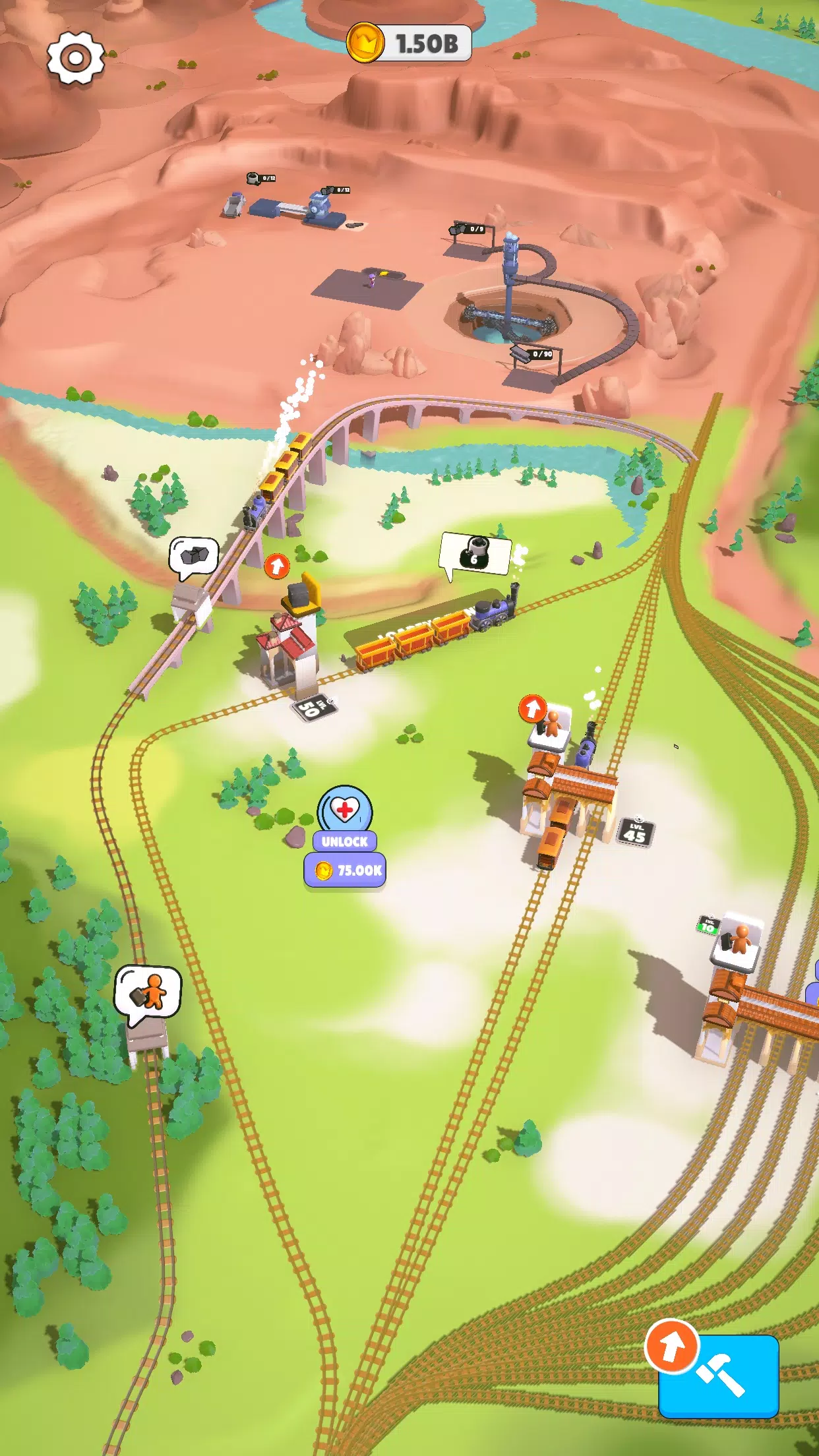Select the passenger speech bubble near the forest
Screen dimensions: 819x1456
[x=148, y=992]
